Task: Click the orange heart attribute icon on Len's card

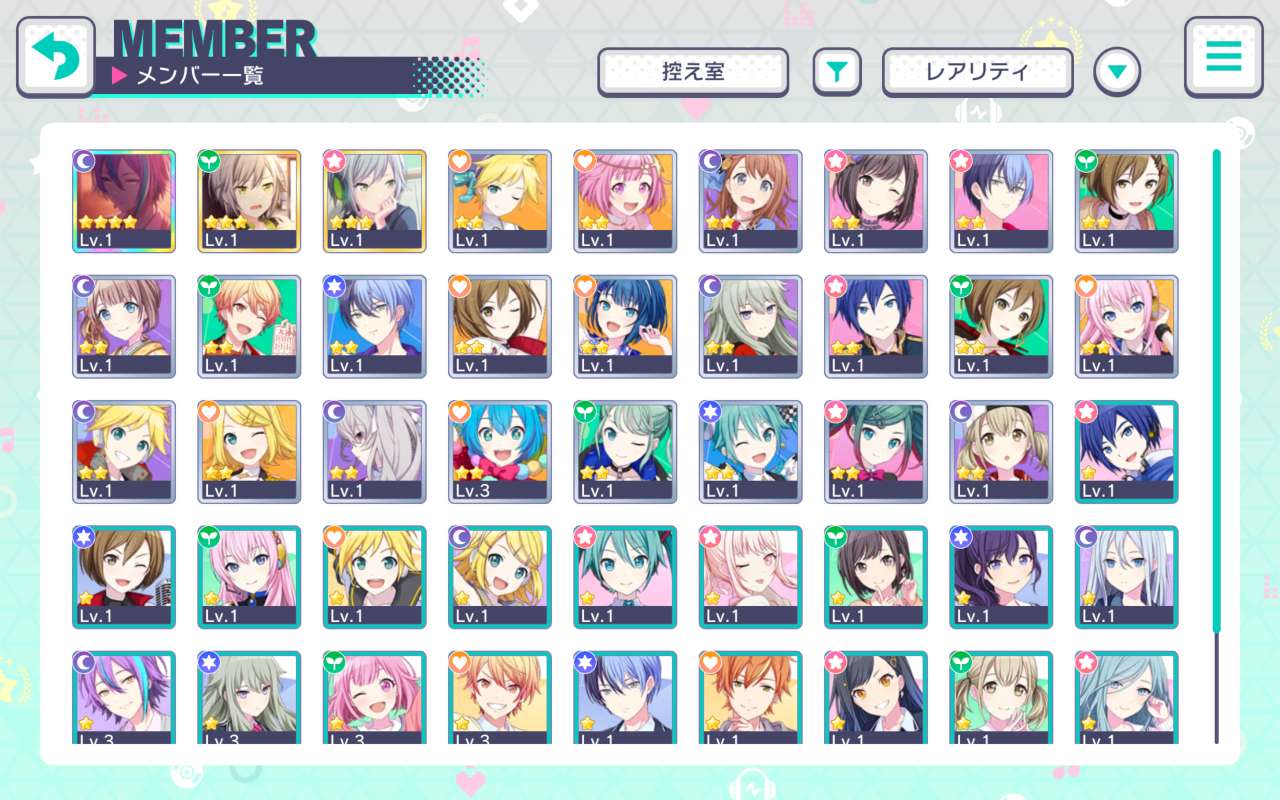Action: (461, 161)
